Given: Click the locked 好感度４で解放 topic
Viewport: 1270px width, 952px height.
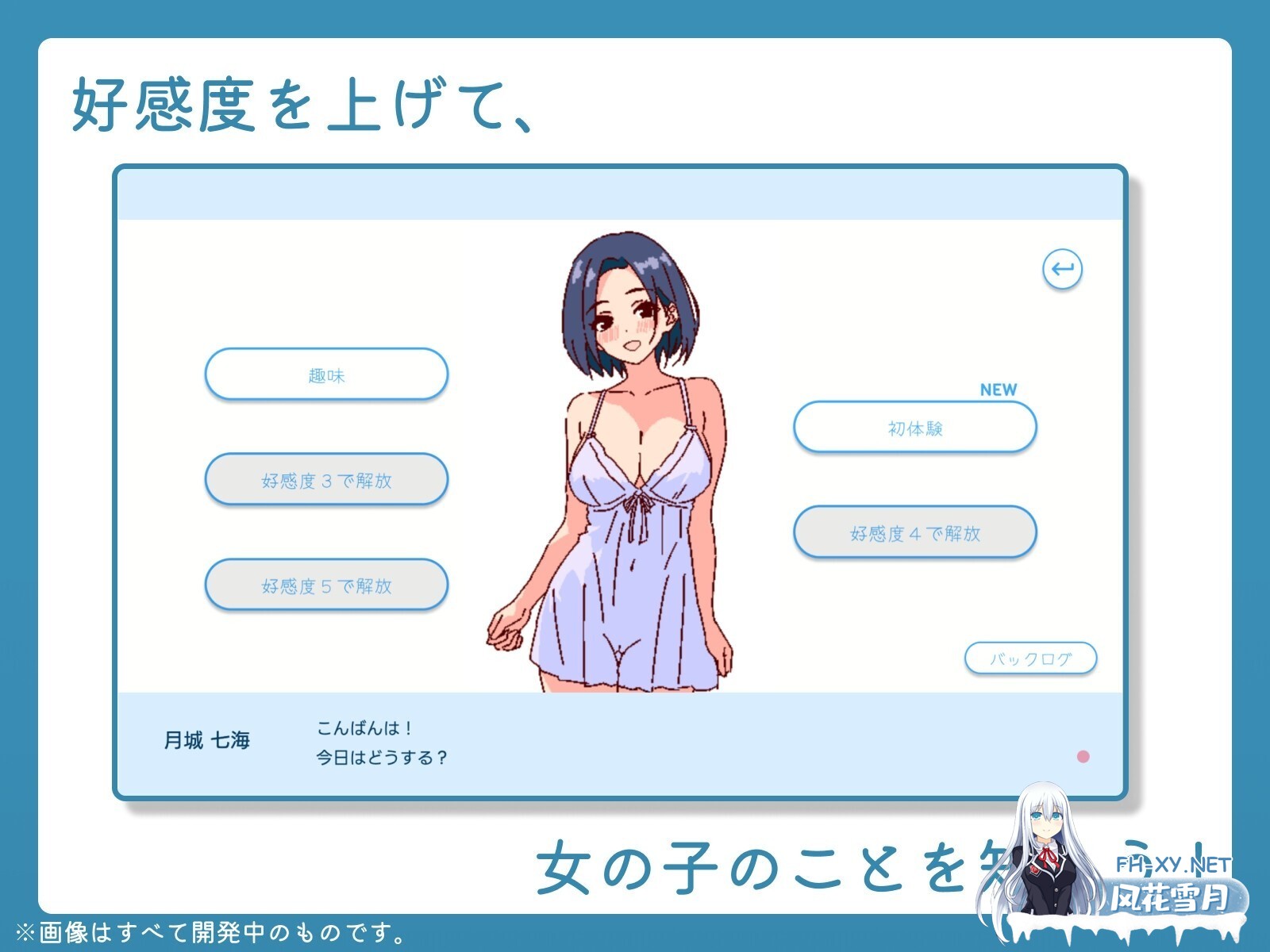Looking at the screenshot, I should pyautogui.click(x=914, y=532).
